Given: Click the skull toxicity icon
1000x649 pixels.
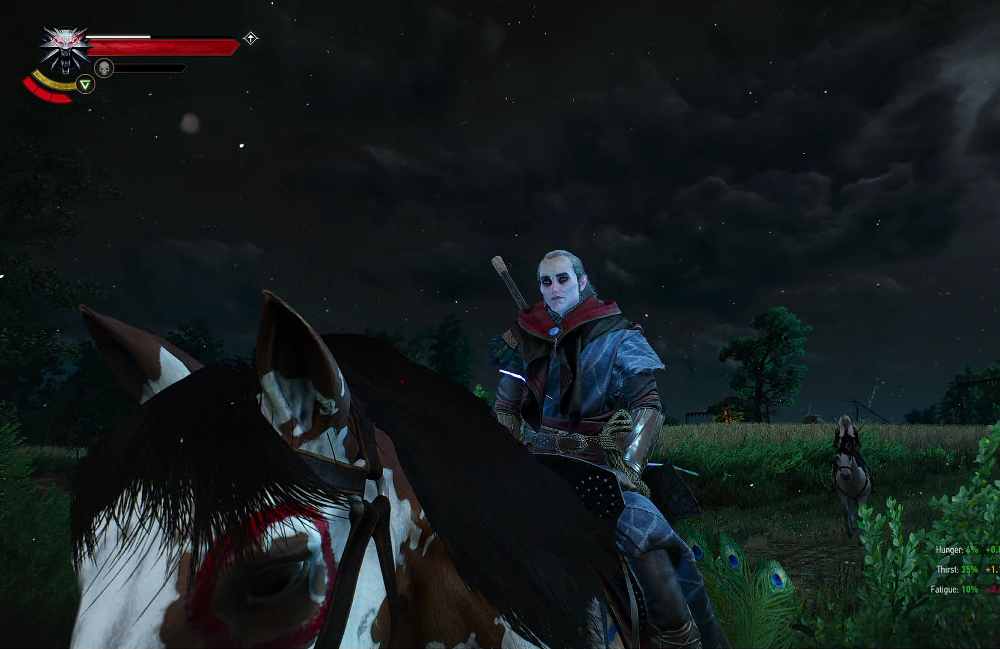Looking at the screenshot, I should tap(103, 68).
